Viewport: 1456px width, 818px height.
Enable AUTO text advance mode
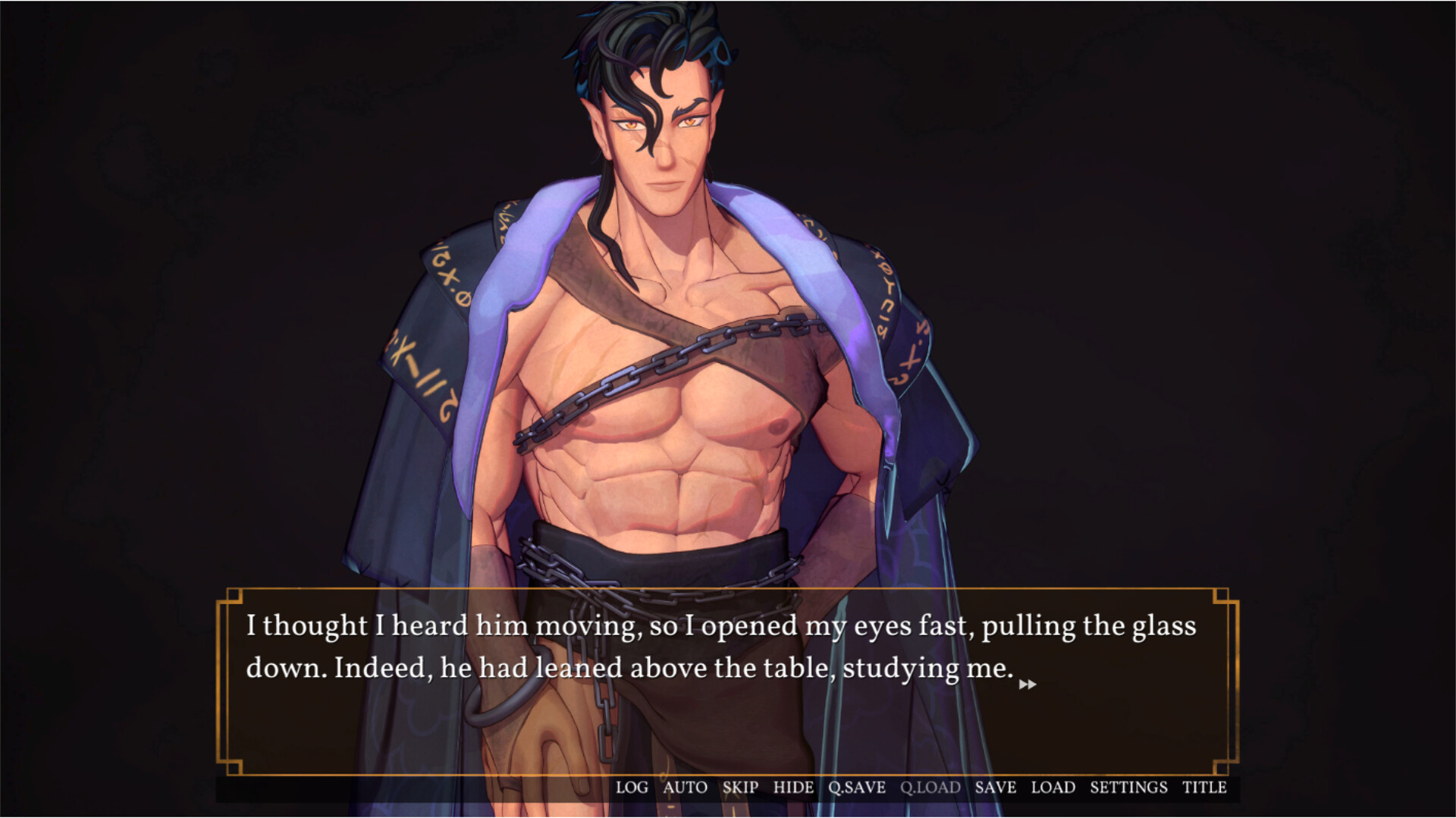click(684, 788)
